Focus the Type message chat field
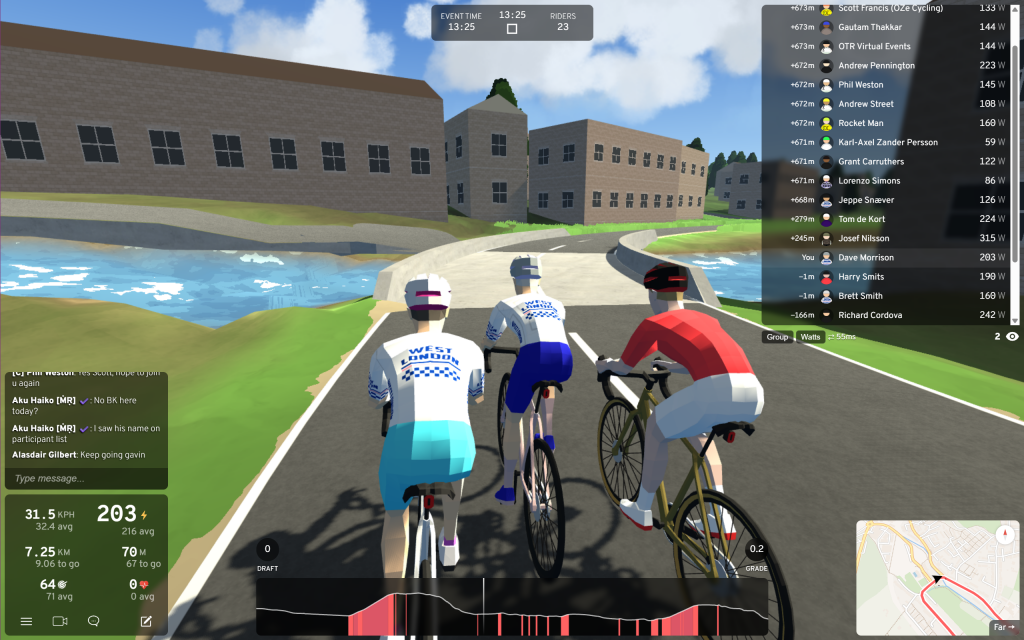 click(86, 479)
